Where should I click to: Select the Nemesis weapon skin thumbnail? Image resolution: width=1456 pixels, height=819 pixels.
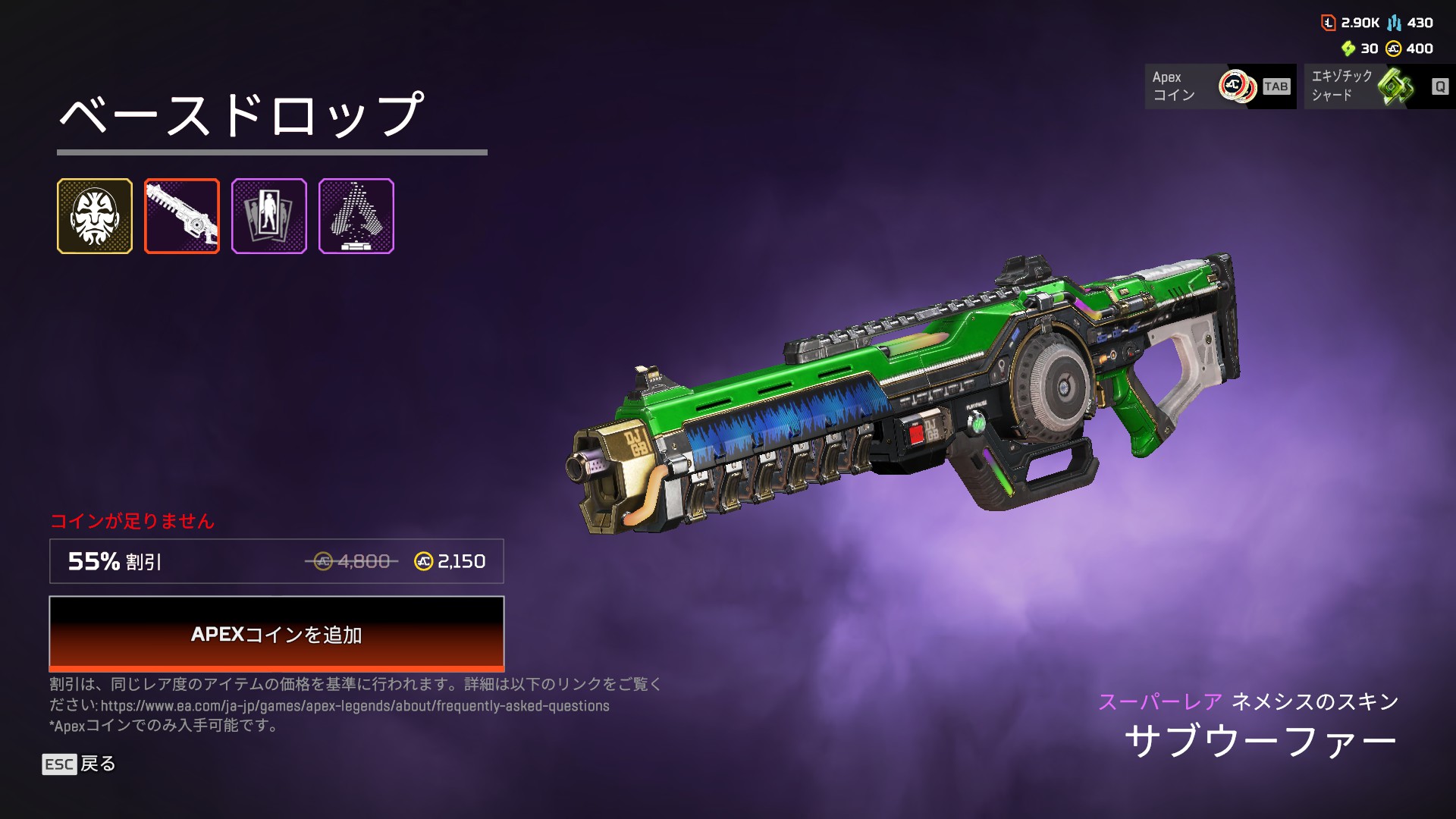click(182, 216)
